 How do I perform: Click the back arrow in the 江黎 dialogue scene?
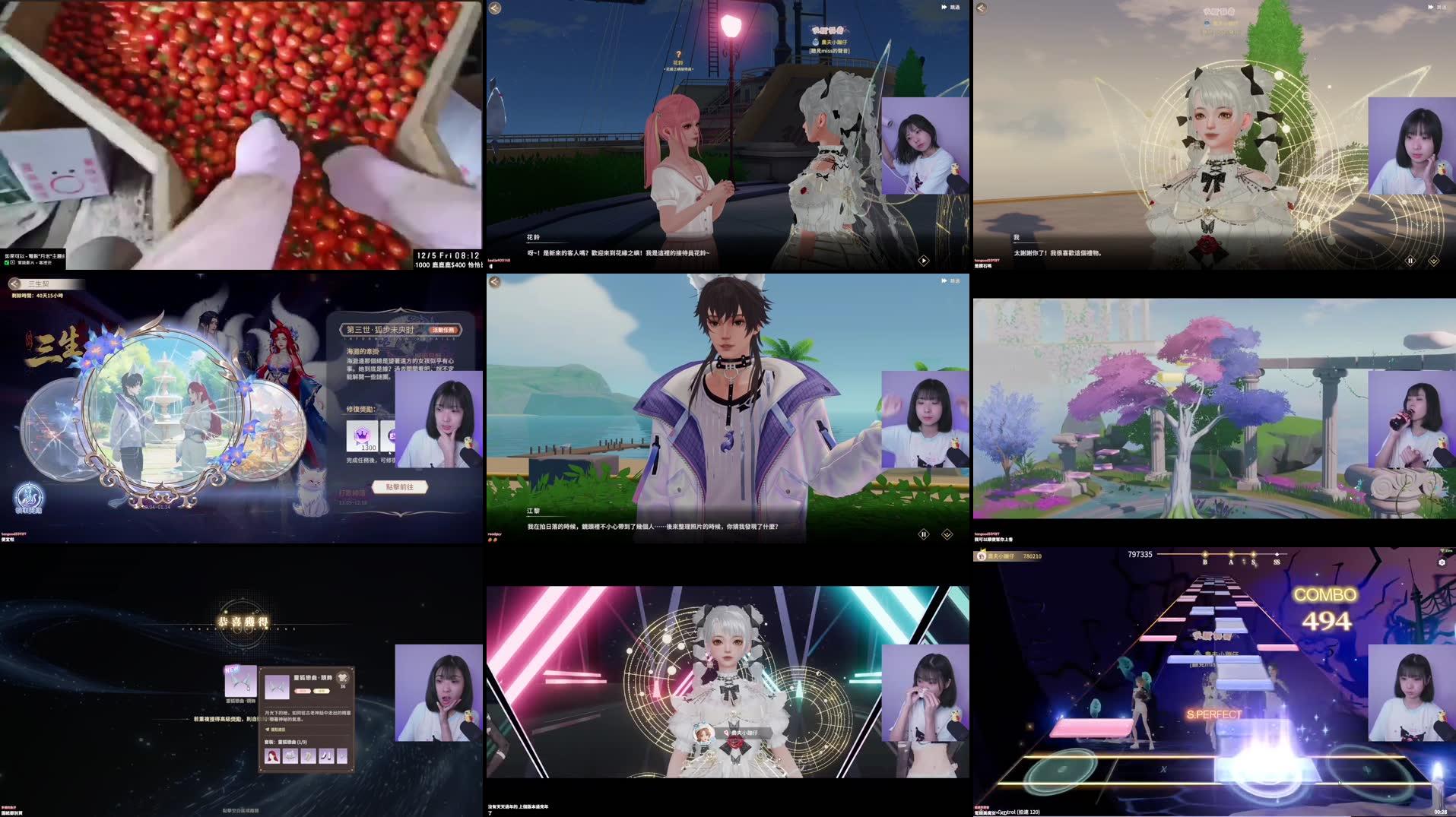coord(495,283)
